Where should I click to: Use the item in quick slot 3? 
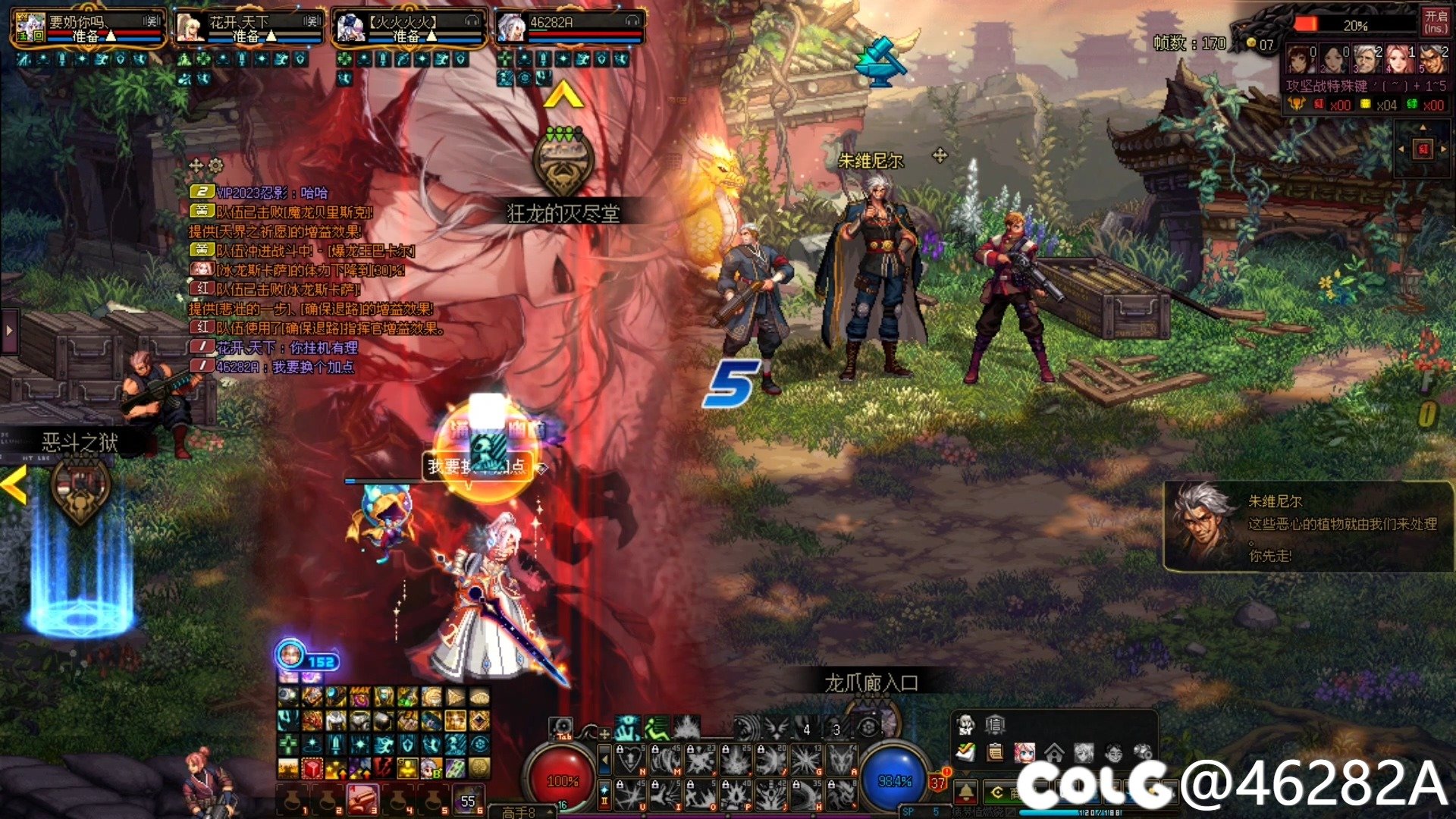click(x=362, y=799)
